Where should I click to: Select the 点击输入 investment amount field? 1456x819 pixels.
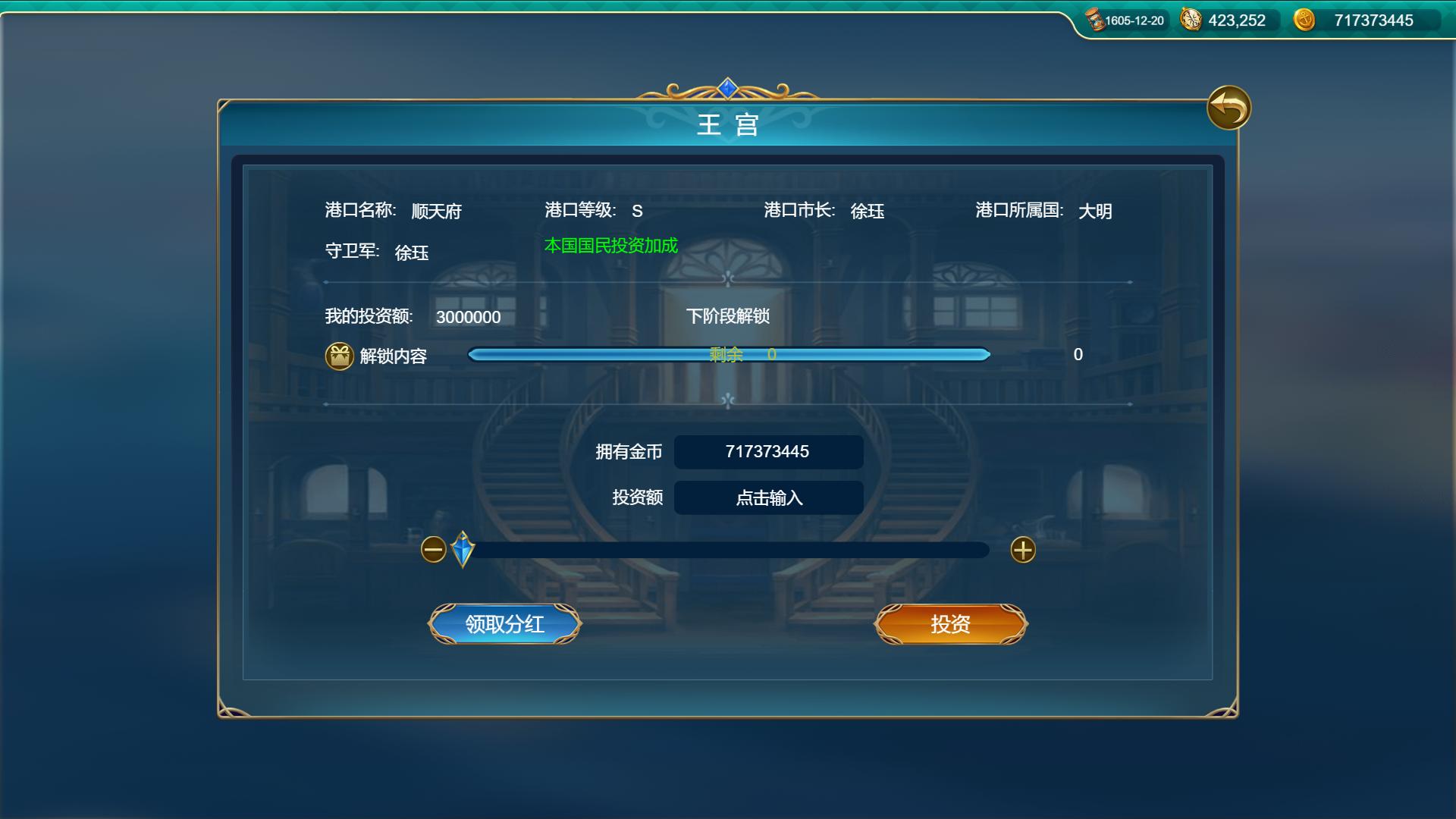pyautogui.click(x=768, y=497)
